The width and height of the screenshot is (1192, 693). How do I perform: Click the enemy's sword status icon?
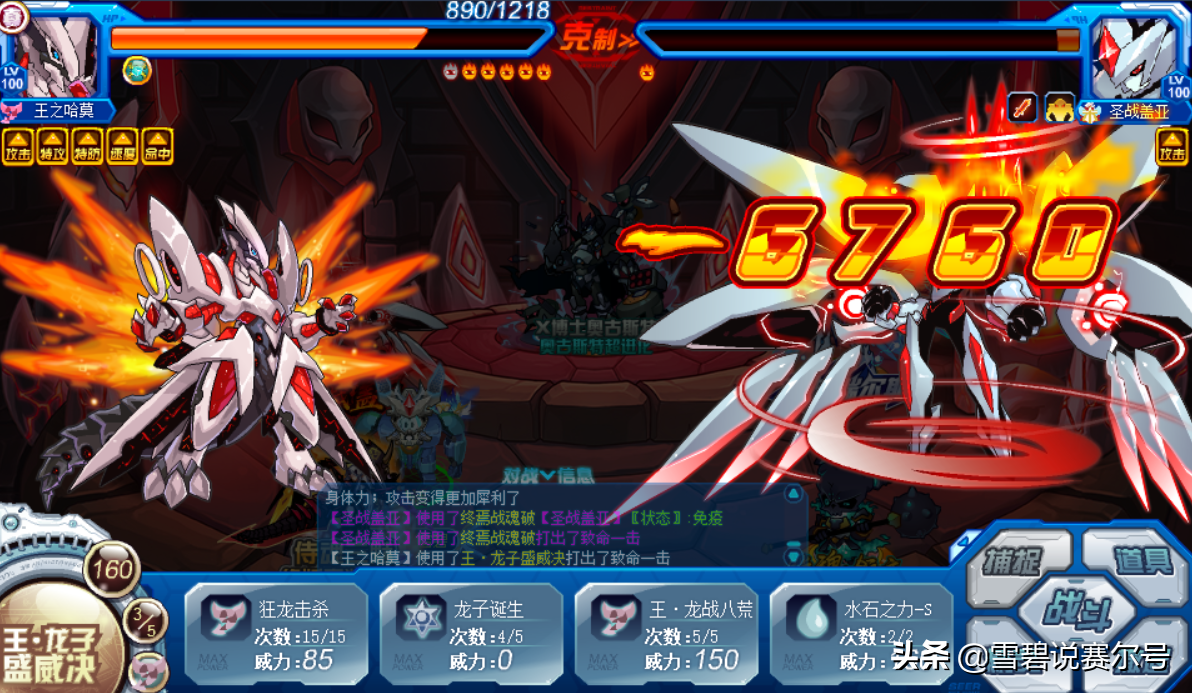coord(1022,106)
